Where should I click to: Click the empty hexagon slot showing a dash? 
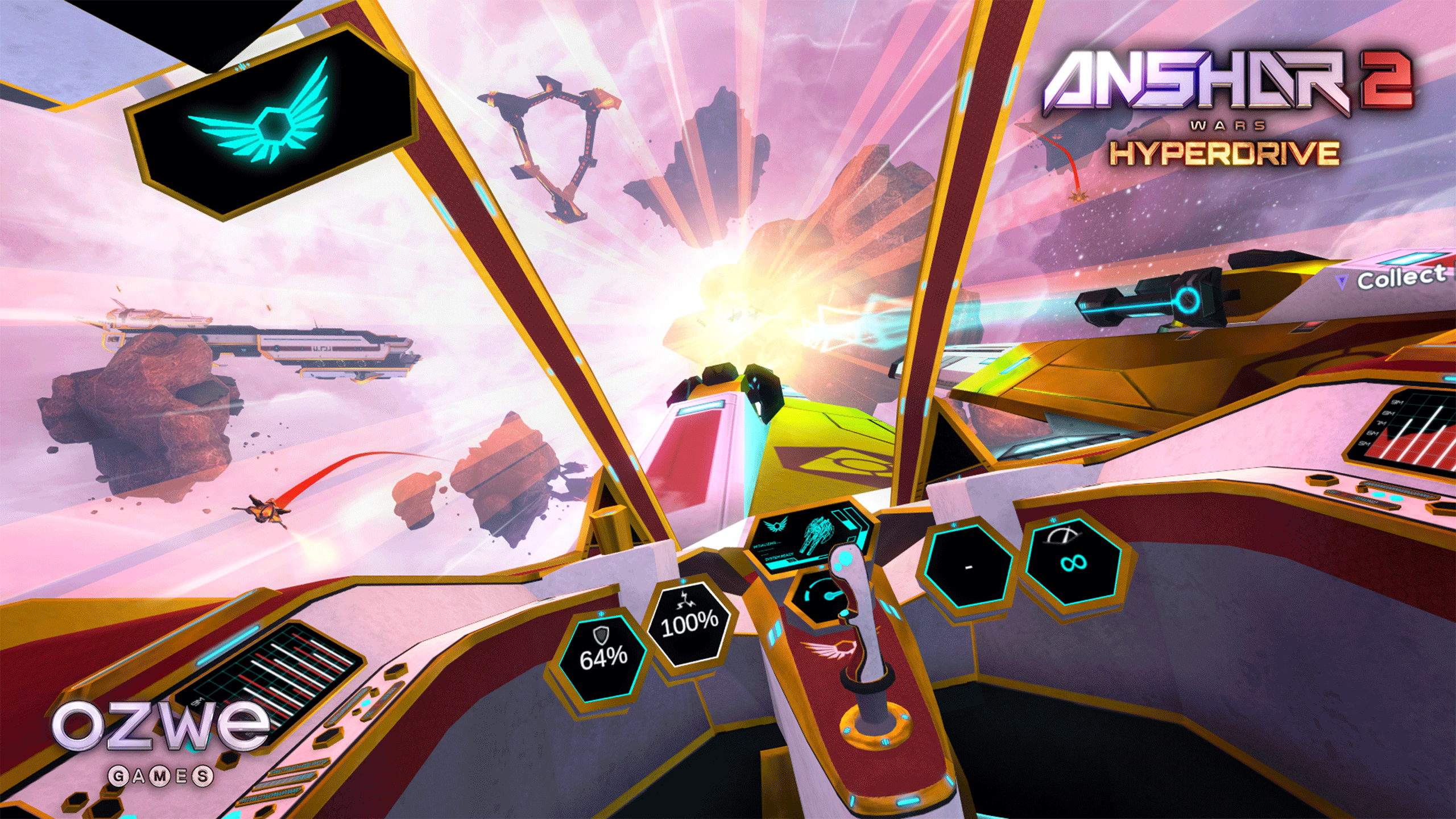[968, 567]
